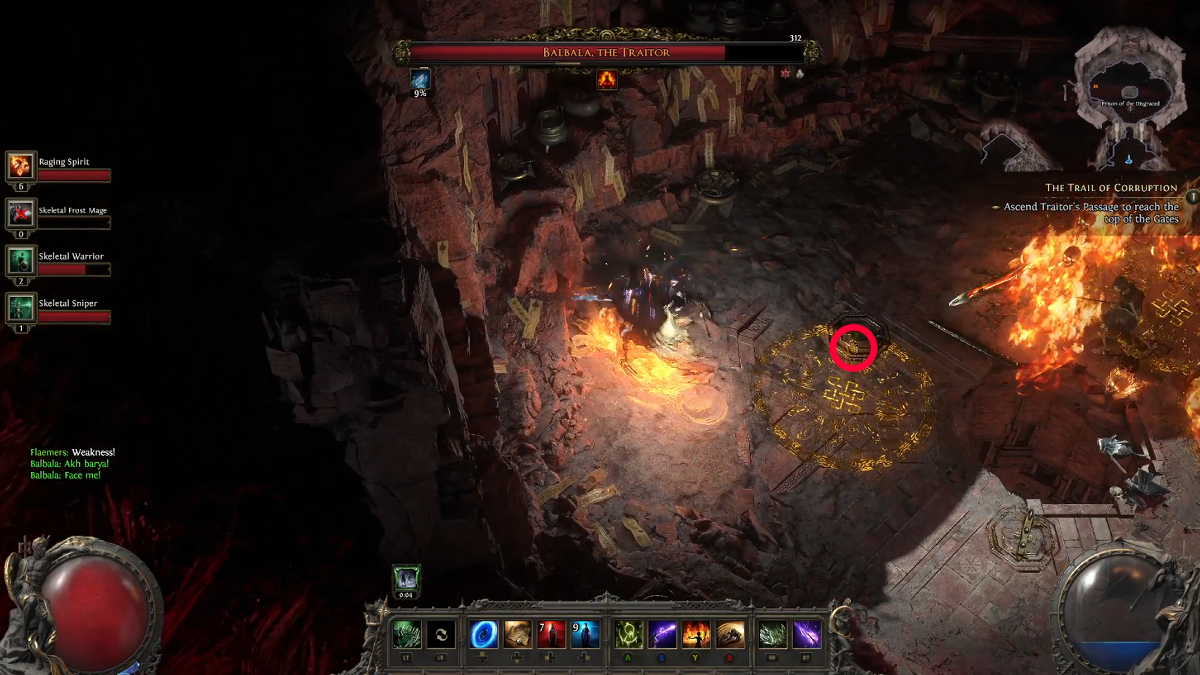The height and width of the screenshot is (675, 1200).
Task: Inspect the fire debuff icon under boss bar
Action: click(607, 80)
